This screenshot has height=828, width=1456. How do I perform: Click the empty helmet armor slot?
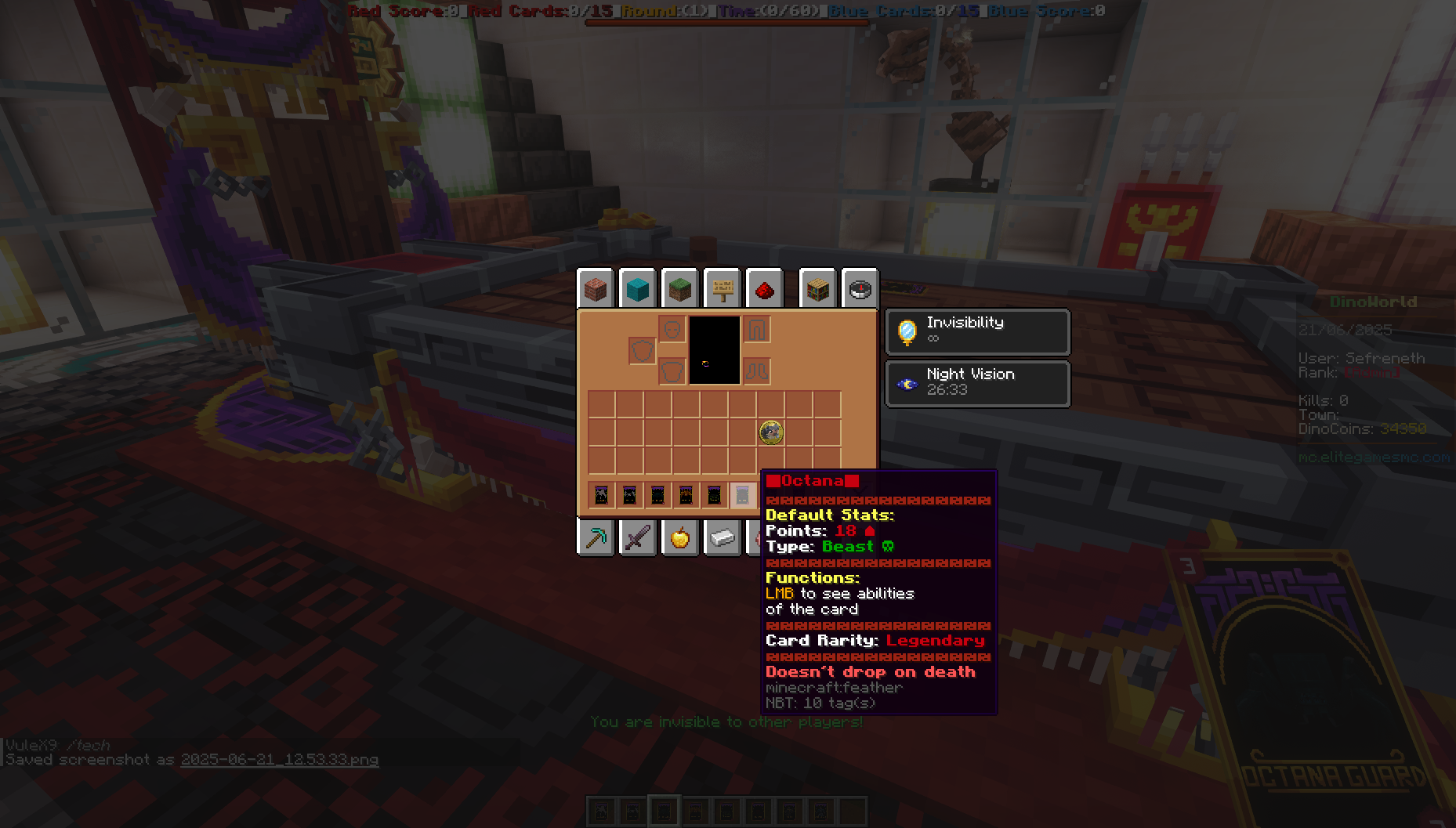click(672, 328)
